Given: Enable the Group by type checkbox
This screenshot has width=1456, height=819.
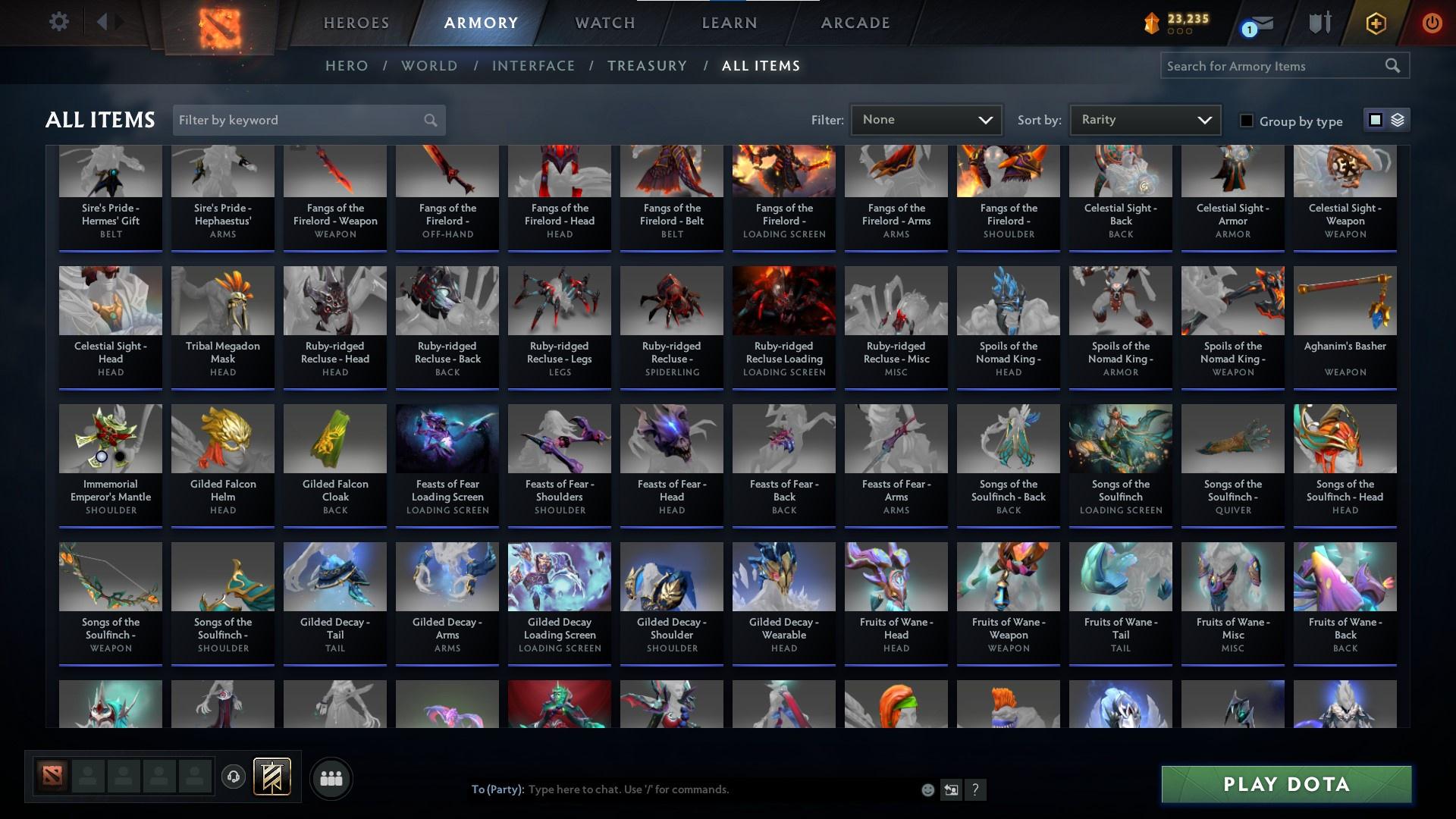Looking at the screenshot, I should [1247, 121].
